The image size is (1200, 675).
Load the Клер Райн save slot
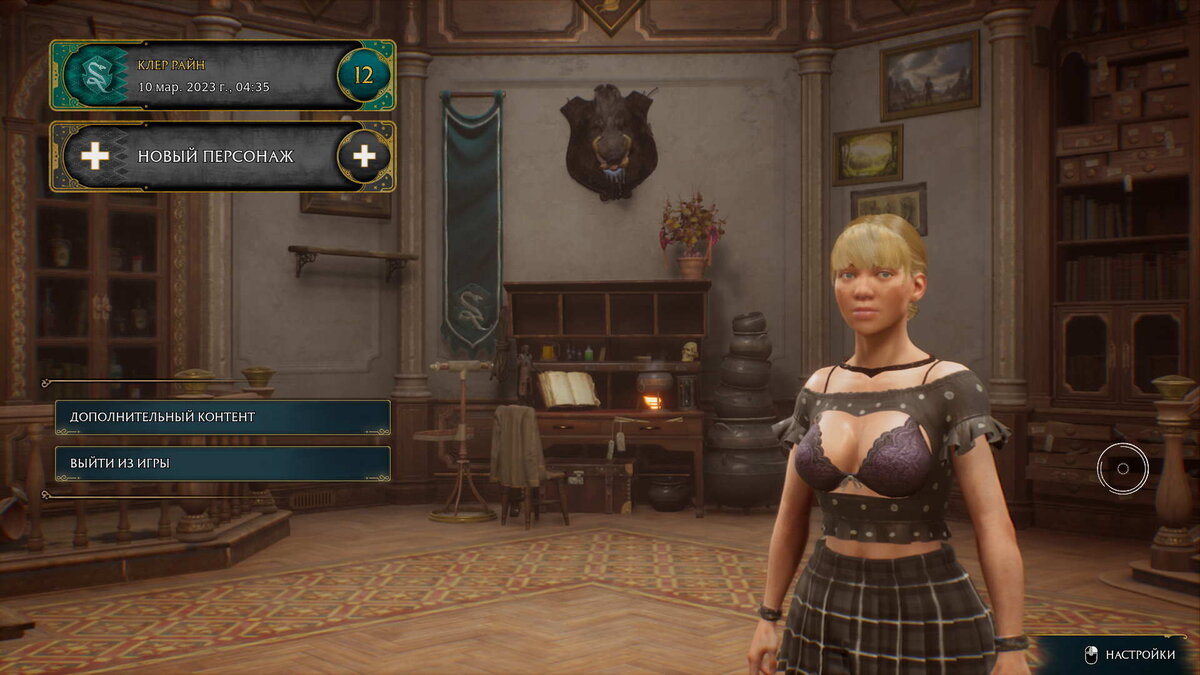point(222,76)
